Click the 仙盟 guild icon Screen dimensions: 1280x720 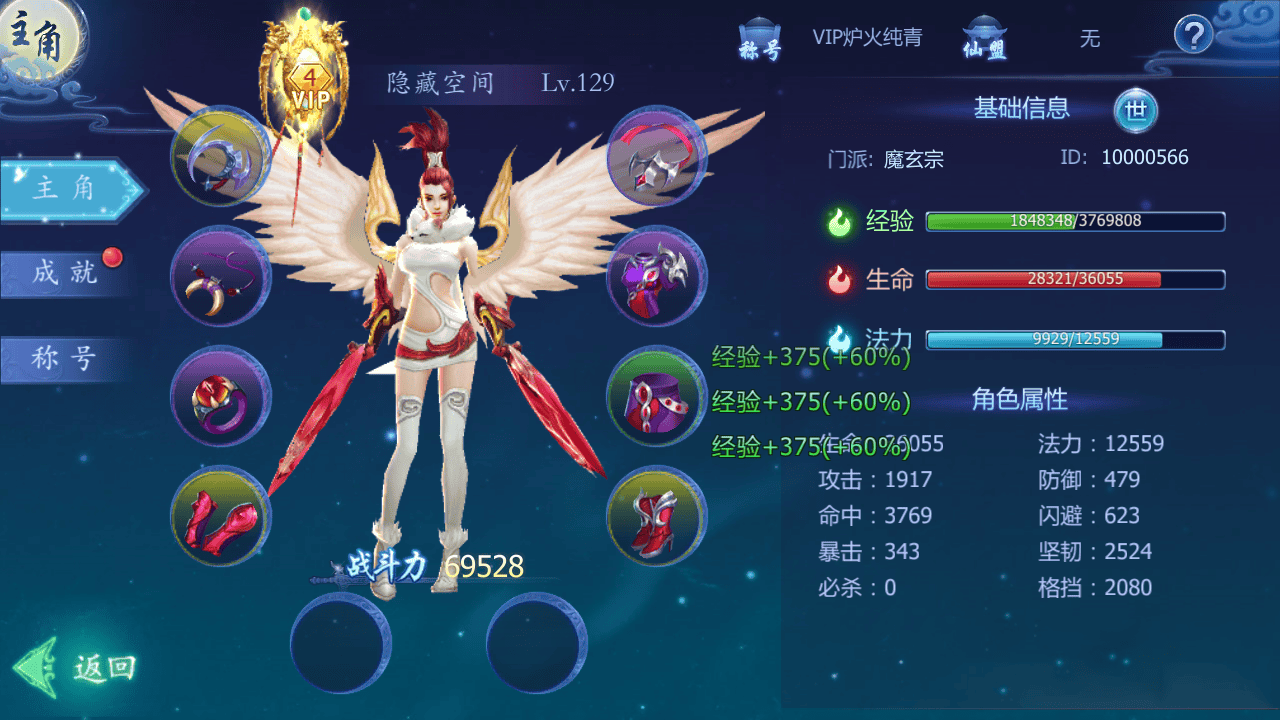[985, 35]
